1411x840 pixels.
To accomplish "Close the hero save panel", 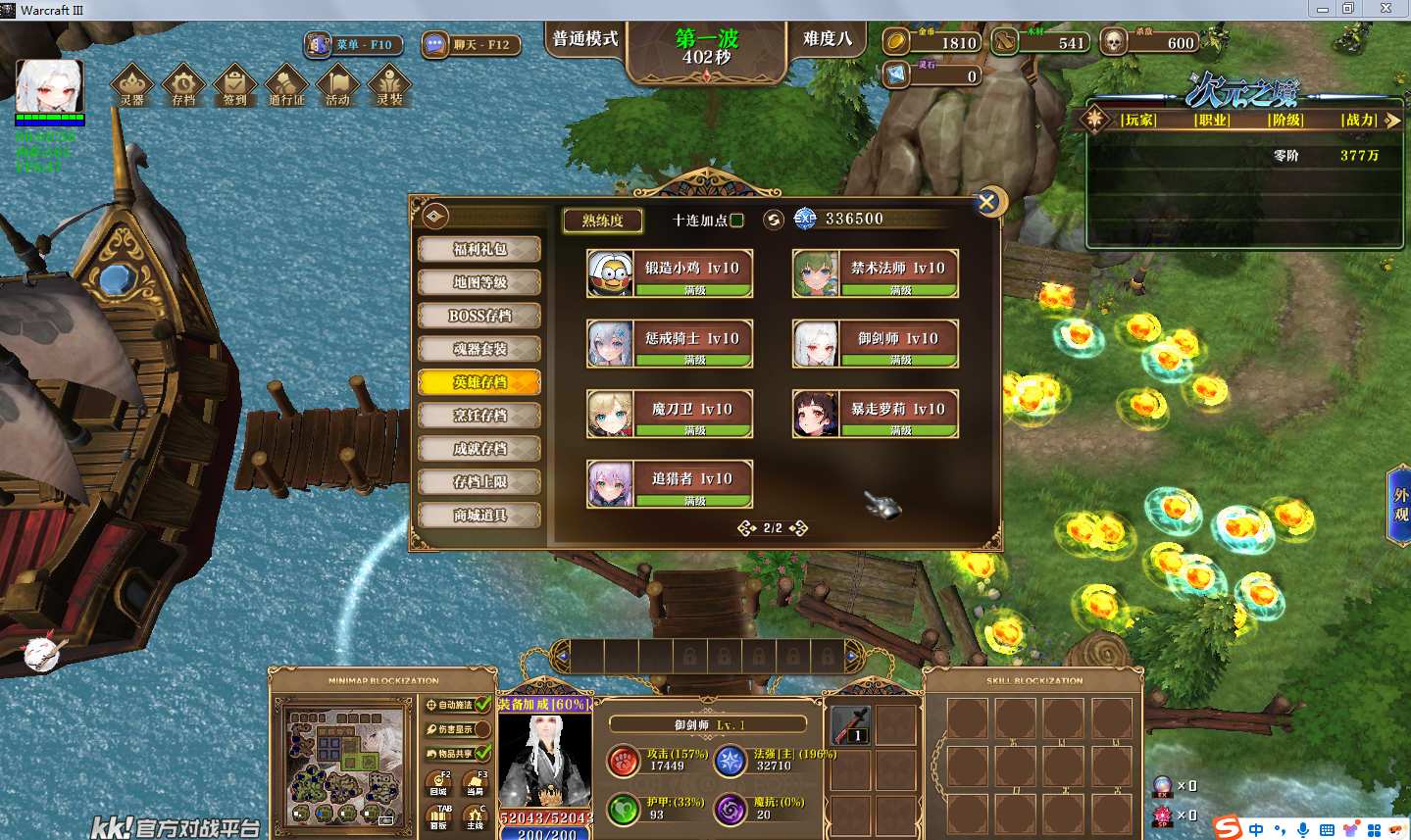I will (987, 202).
